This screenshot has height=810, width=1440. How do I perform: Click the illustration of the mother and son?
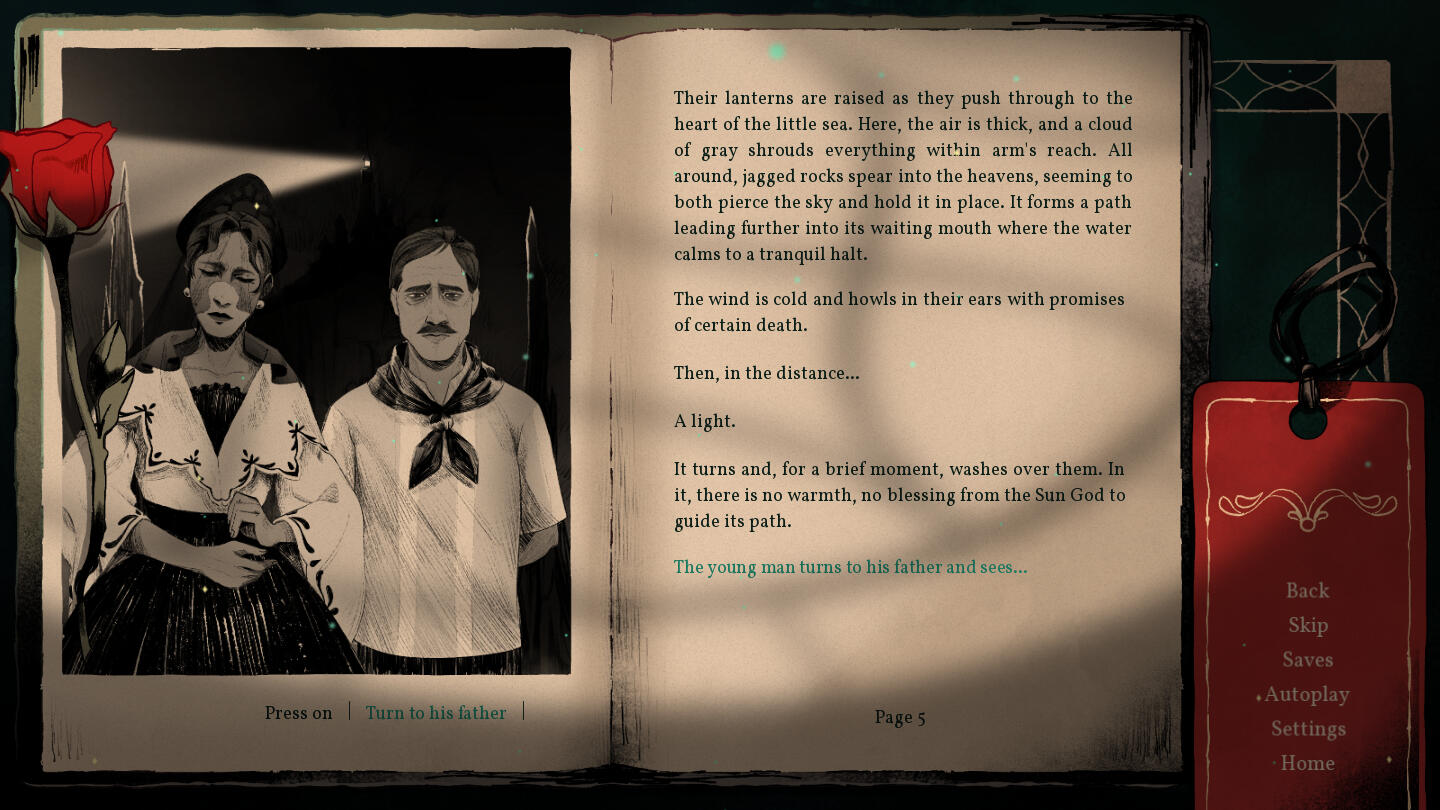point(317,360)
